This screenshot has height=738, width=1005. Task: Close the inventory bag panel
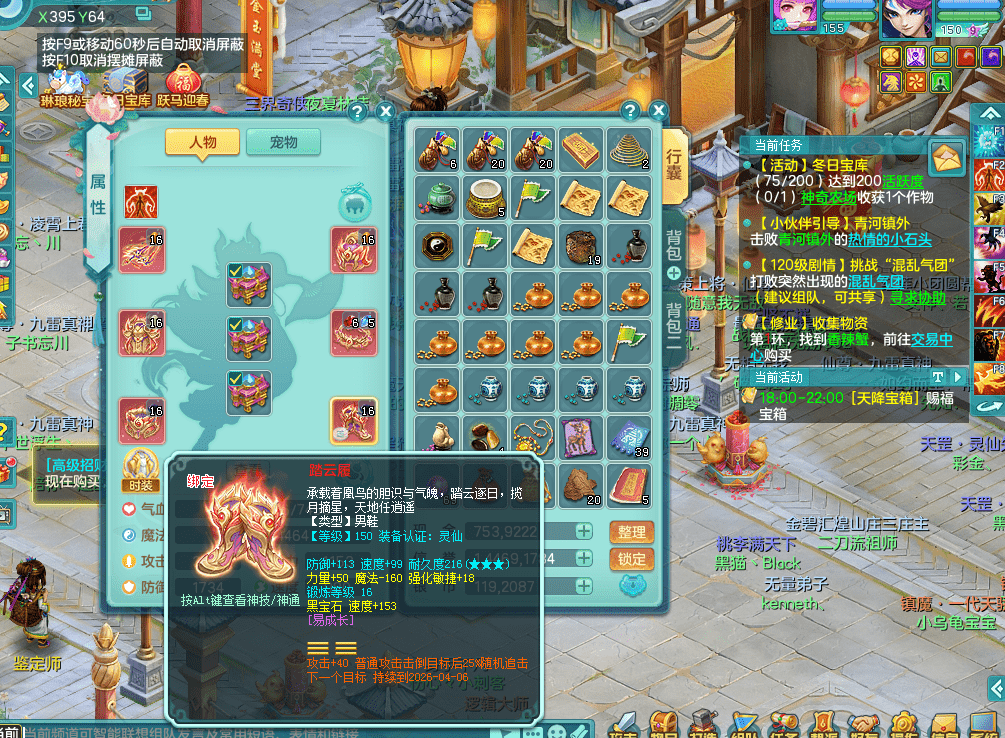click(658, 110)
